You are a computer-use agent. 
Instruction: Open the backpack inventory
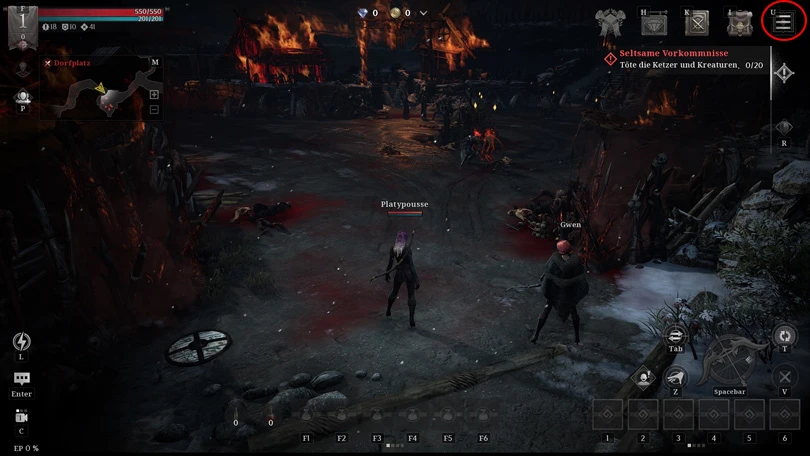click(x=740, y=22)
